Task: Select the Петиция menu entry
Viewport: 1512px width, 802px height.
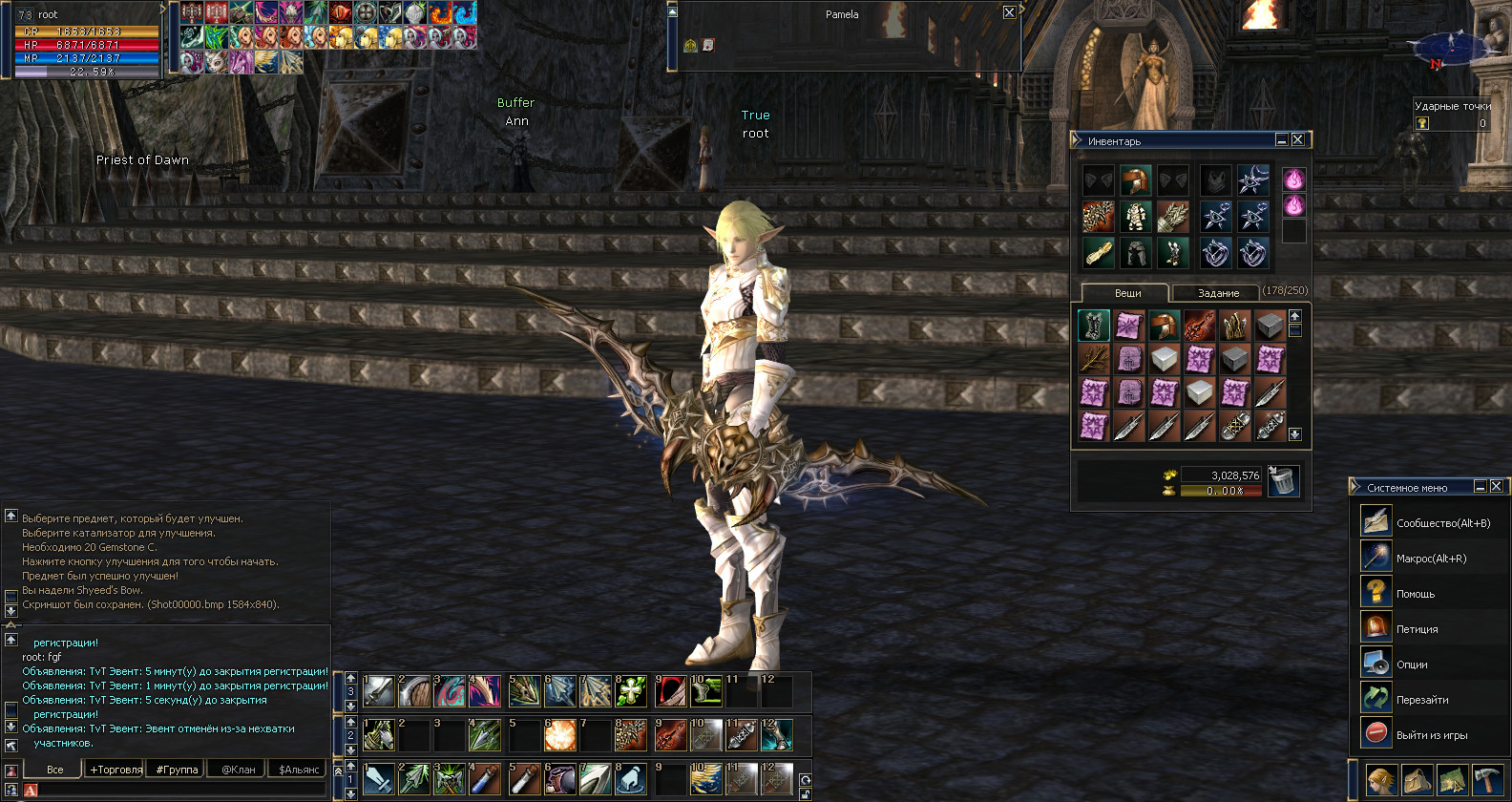Action: point(1417,629)
